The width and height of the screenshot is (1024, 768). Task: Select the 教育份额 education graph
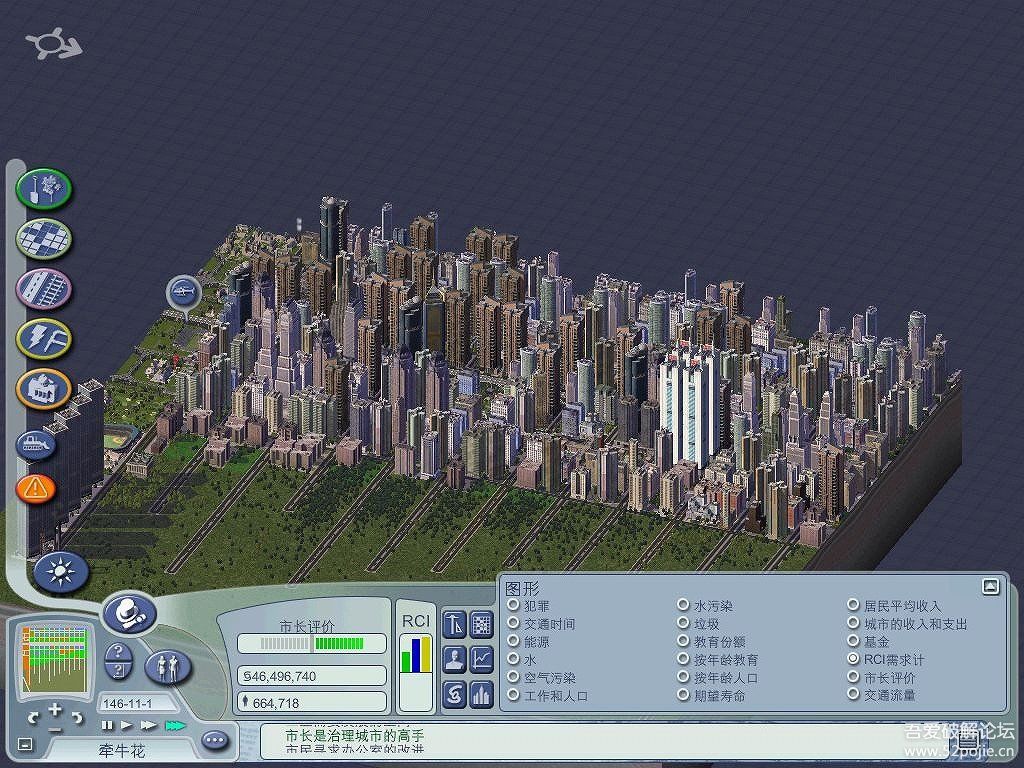[x=683, y=642]
